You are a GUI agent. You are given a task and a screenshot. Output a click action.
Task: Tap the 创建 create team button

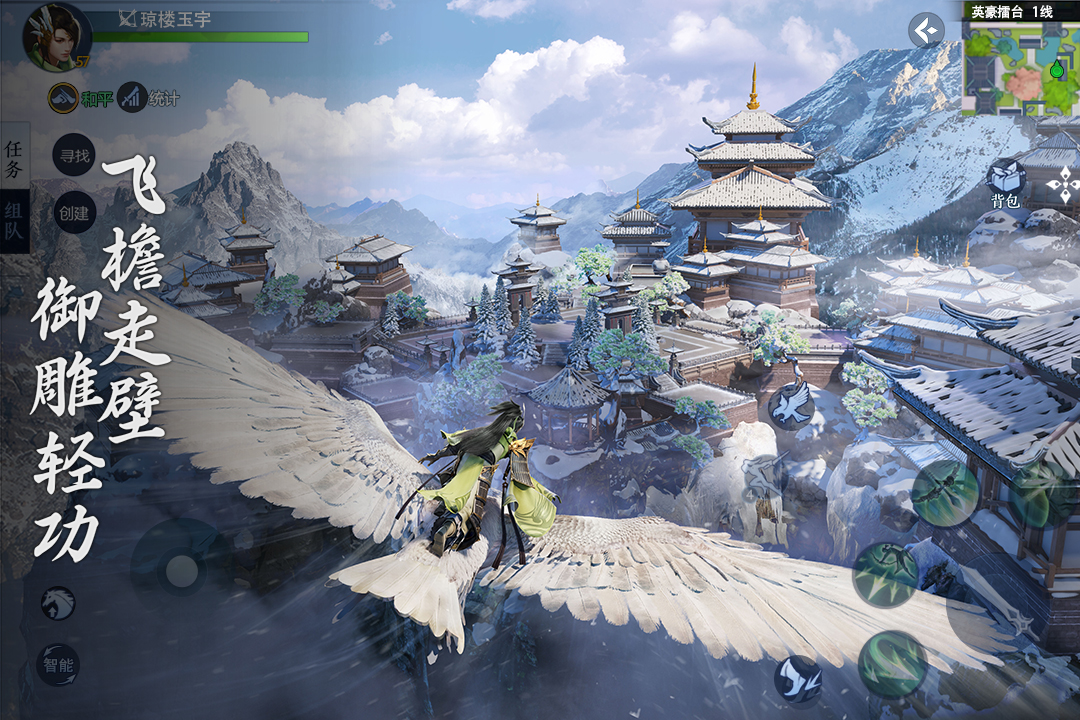[x=74, y=212]
